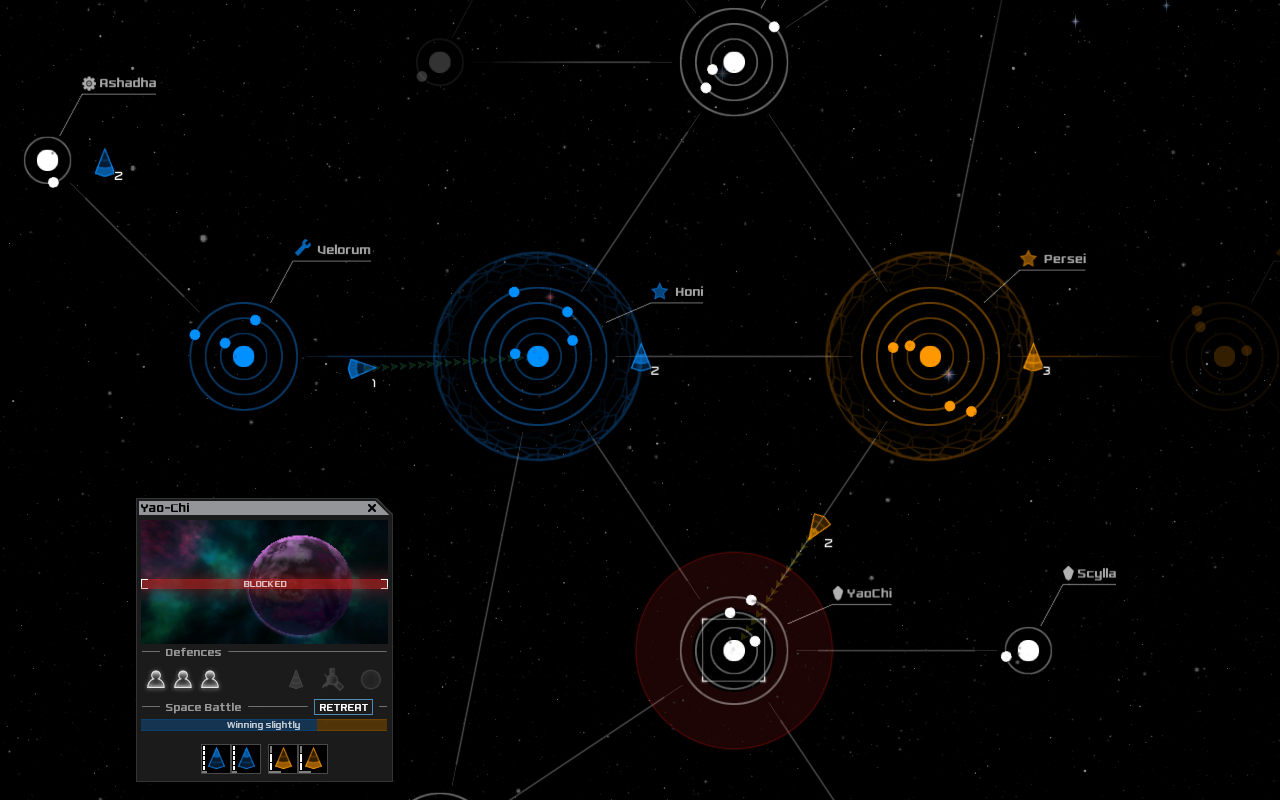Select the first population icon under Defences
Viewport: 1280px width, 800px height.
(x=156, y=679)
